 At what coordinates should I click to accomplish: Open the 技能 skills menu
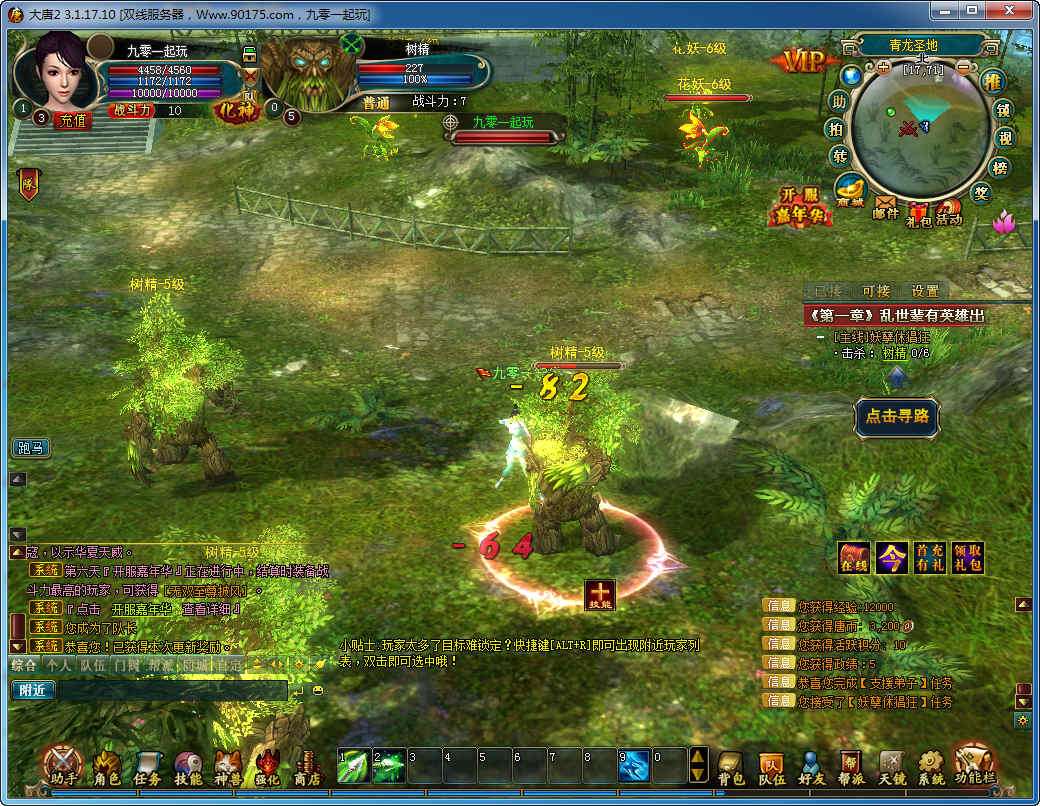[x=188, y=767]
